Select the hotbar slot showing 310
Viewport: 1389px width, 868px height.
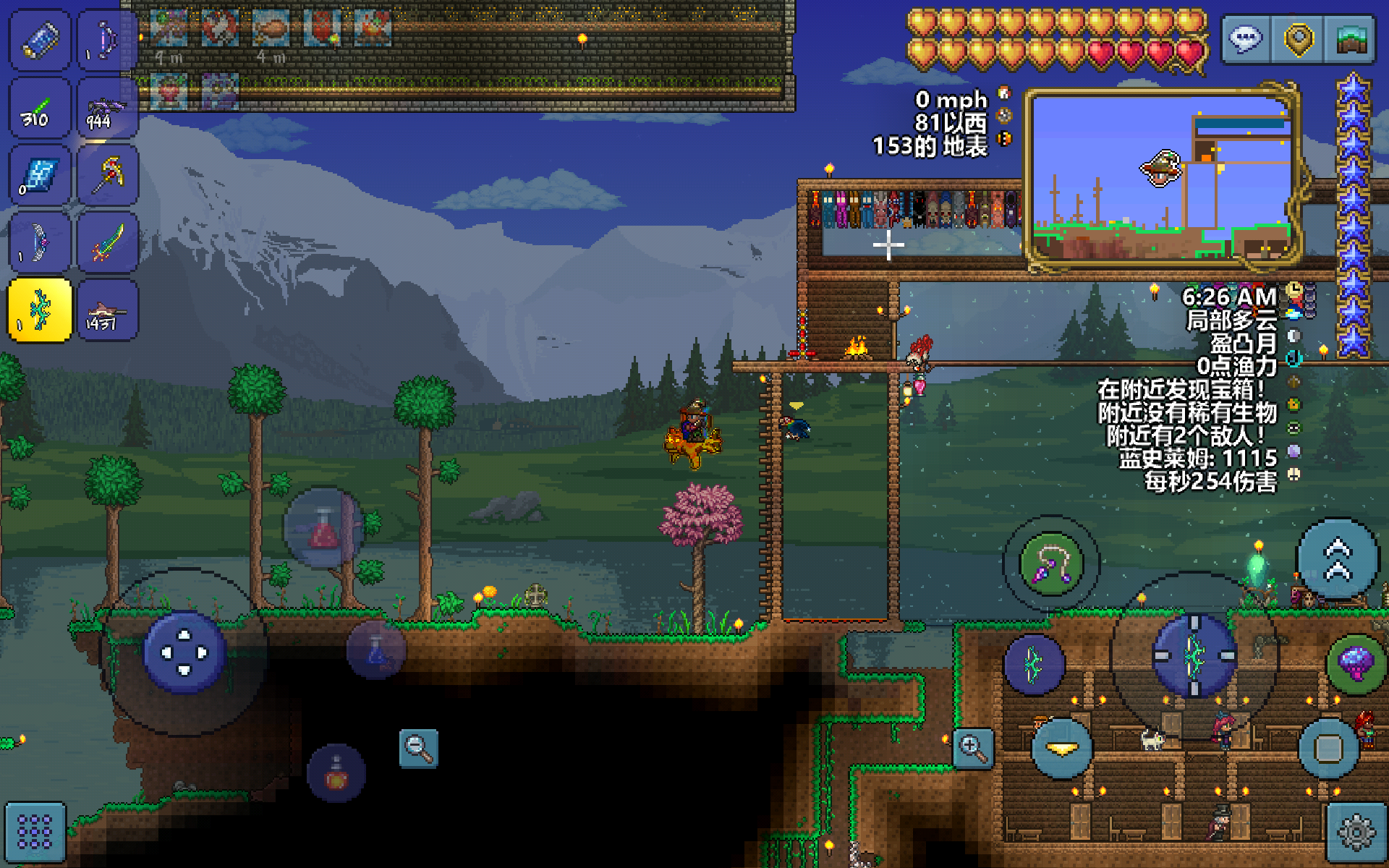[40, 109]
